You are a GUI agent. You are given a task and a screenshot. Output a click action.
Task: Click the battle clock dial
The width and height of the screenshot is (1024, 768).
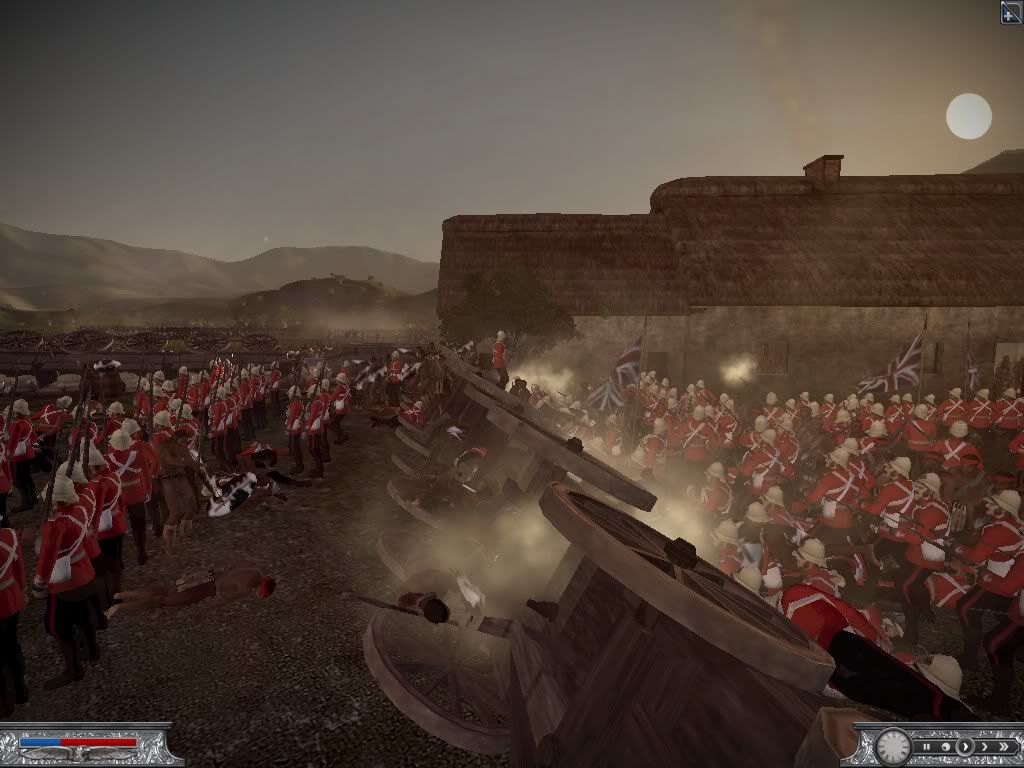pos(893,748)
